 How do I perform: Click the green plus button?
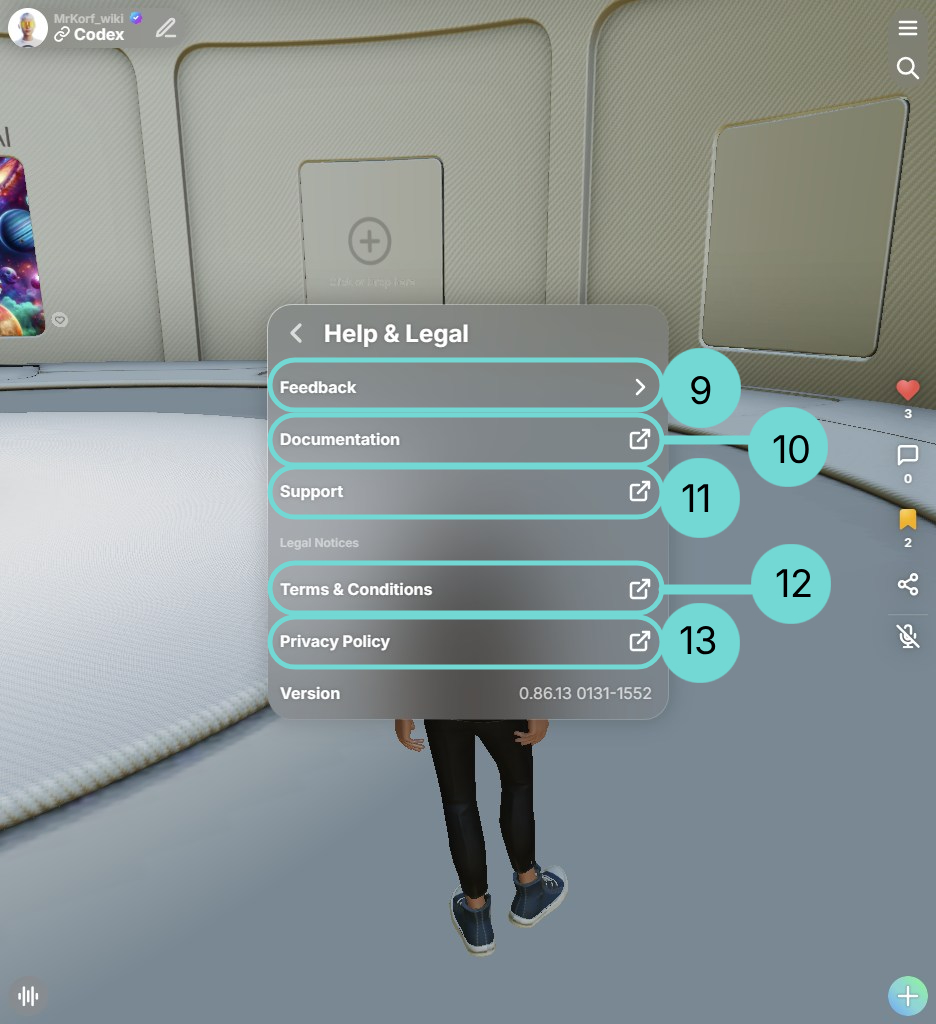[908, 996]
